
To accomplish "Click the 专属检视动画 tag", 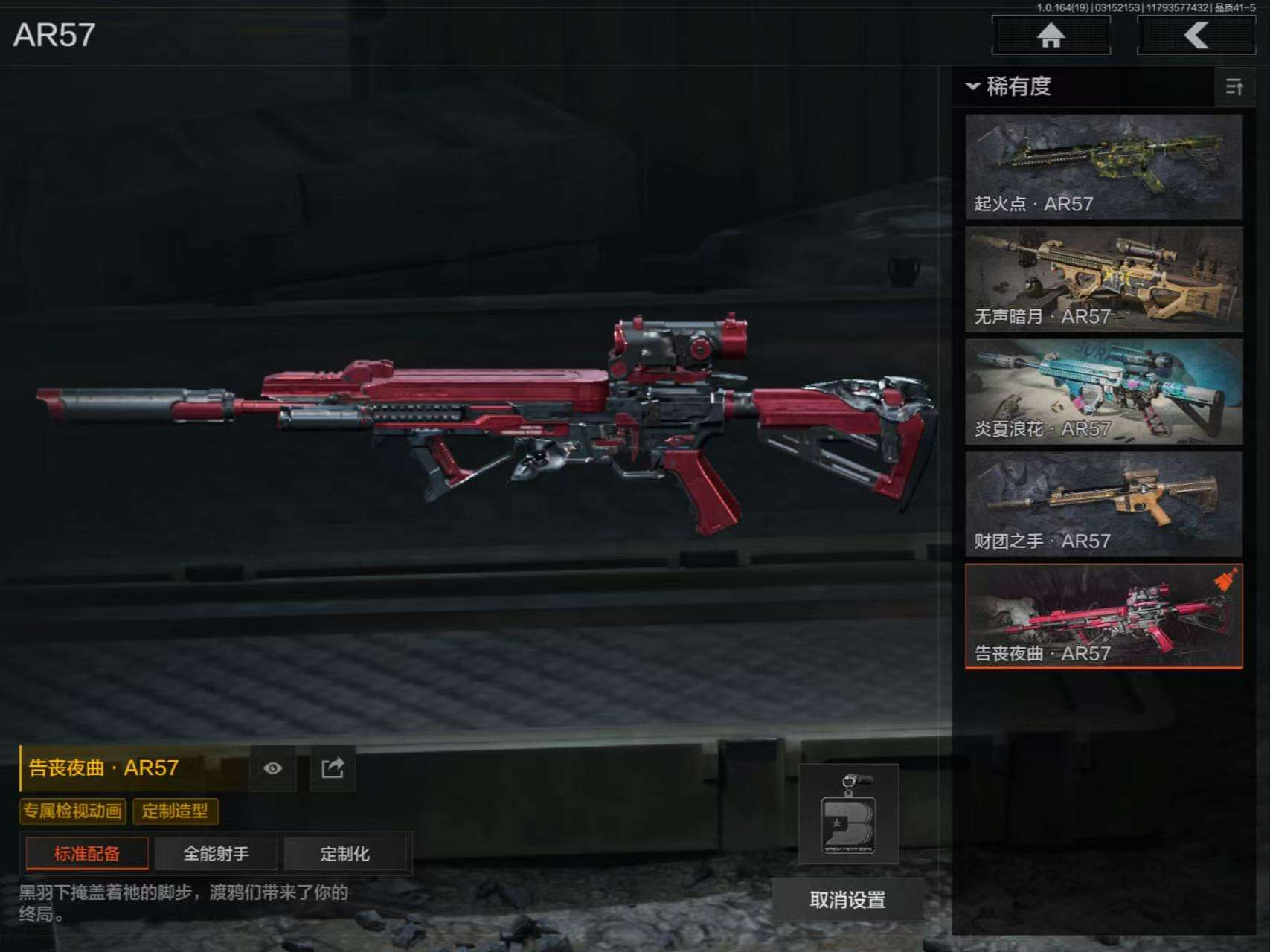I will (72, 811).
